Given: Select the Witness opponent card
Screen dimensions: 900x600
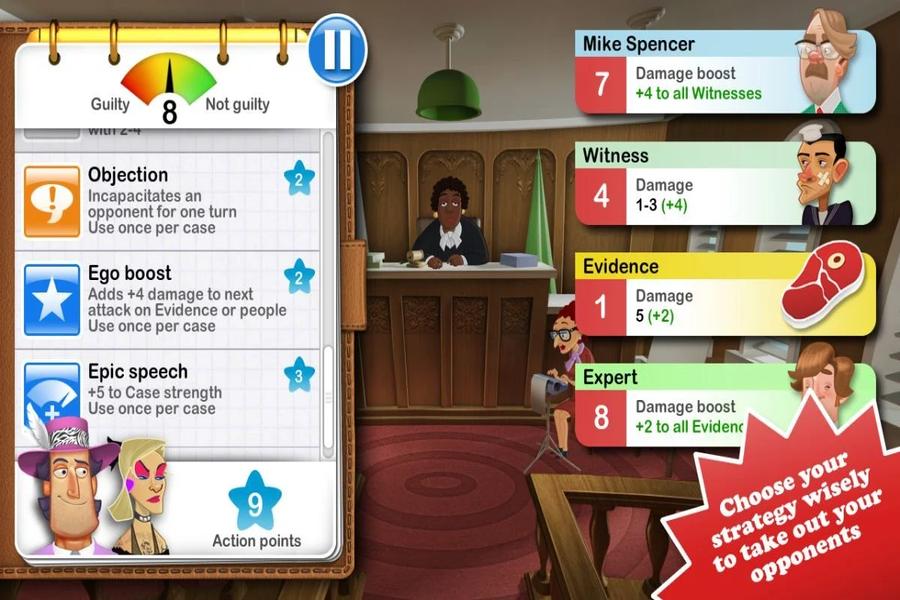Looking at the screenshot, I should [724, 183].
